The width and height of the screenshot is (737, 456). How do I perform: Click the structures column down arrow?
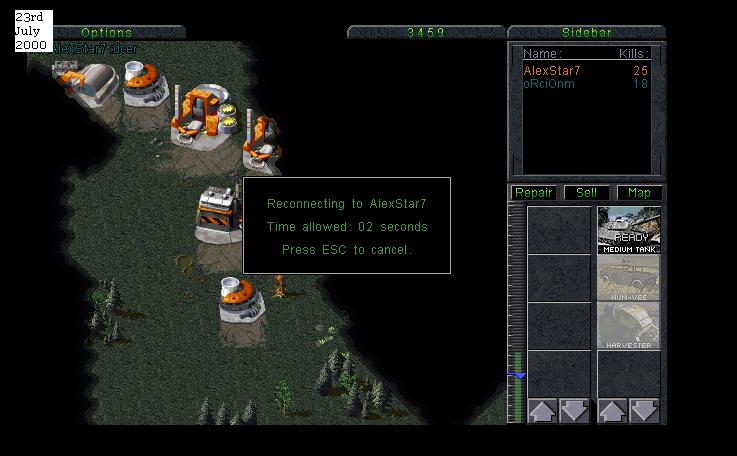tap(574, 411)
